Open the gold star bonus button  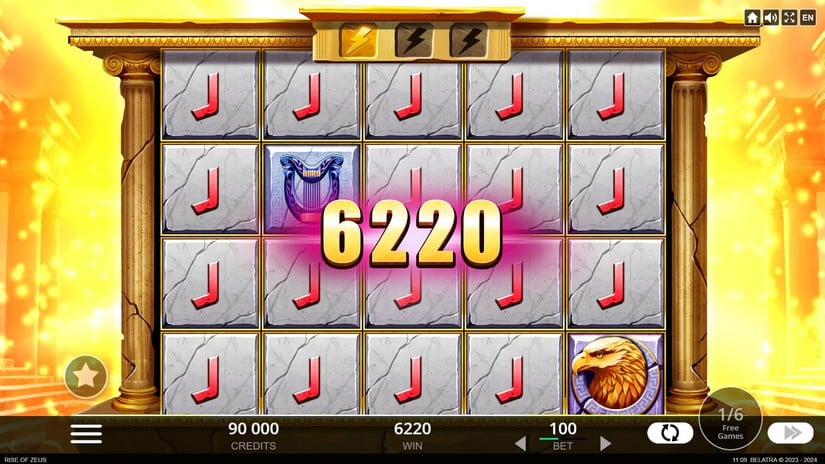coord(87,378)
